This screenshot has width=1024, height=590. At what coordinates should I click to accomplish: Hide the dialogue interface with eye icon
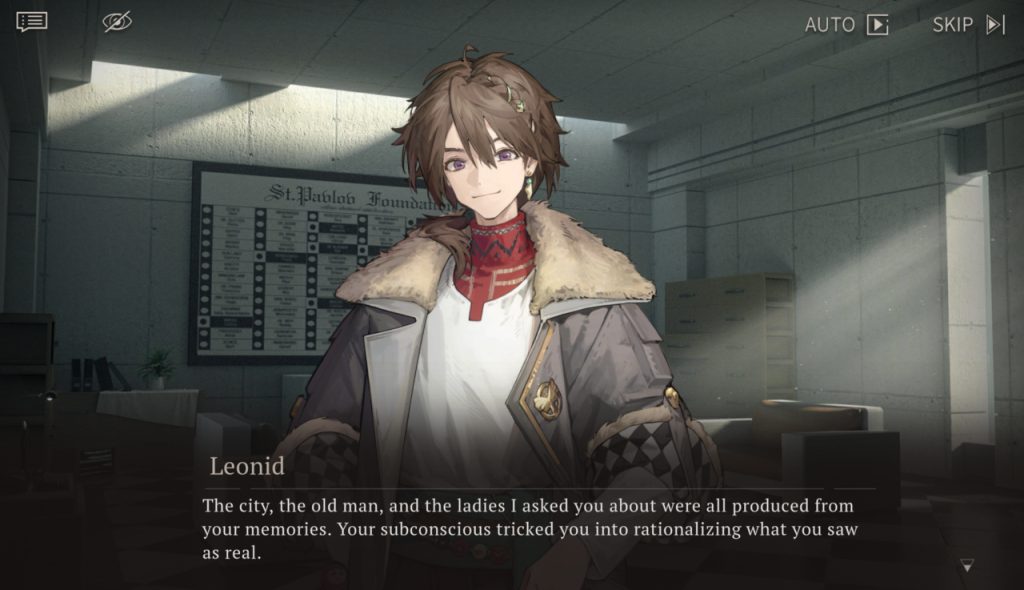(x=117, y=22)
